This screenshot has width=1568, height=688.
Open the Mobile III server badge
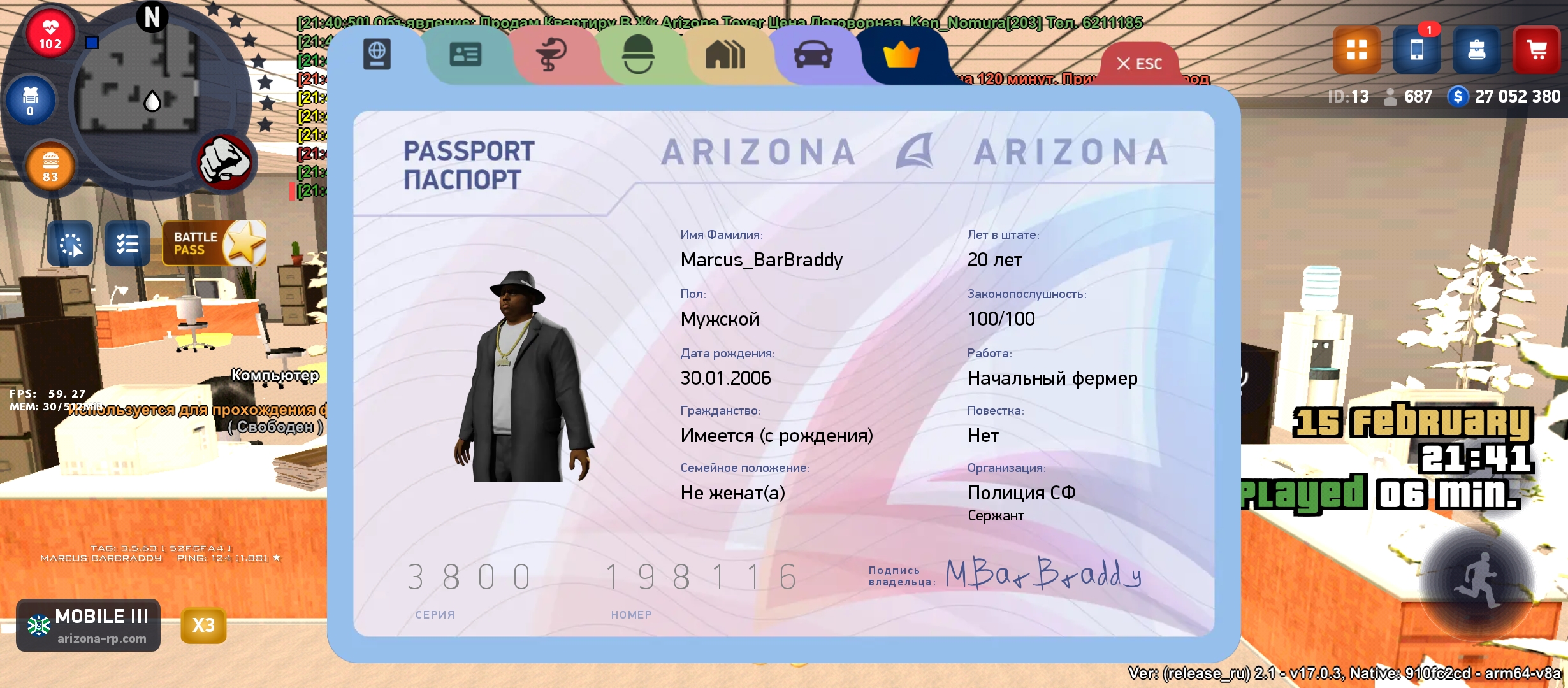click(x=89, y=625)
